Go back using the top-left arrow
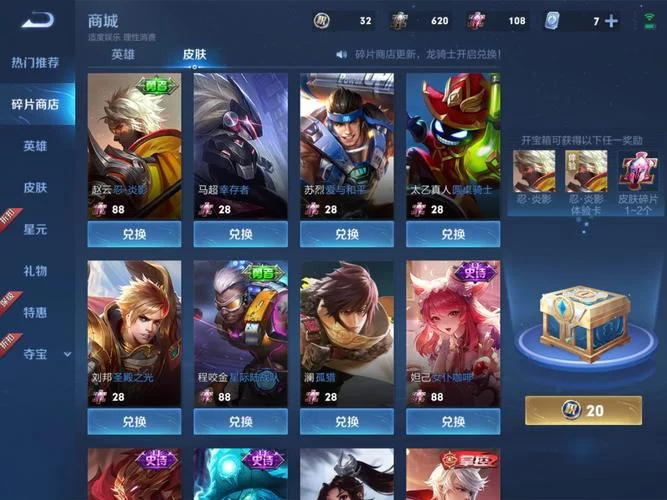The image size is (667, 500). [36, 20]
